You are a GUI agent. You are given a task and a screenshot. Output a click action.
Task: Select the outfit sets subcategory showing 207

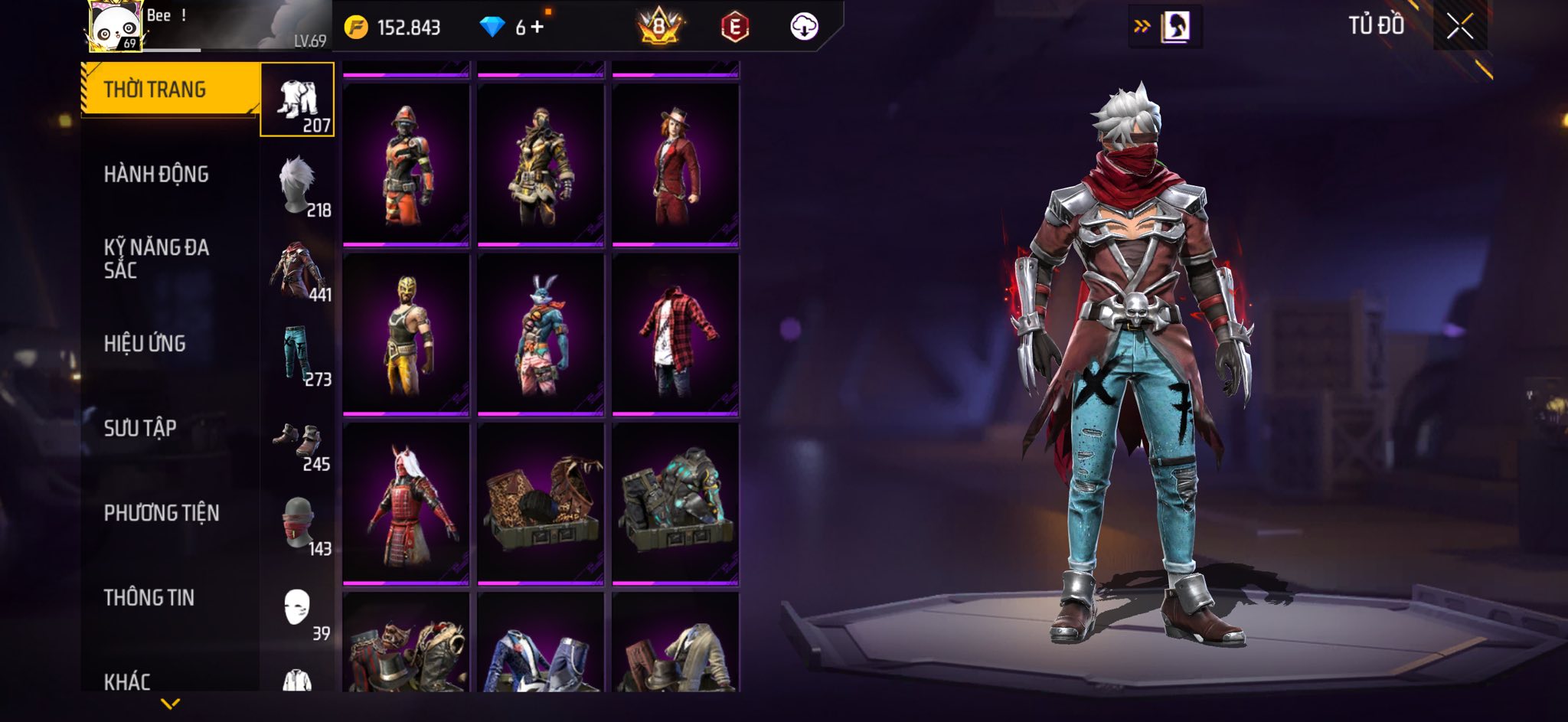(298, 100)
